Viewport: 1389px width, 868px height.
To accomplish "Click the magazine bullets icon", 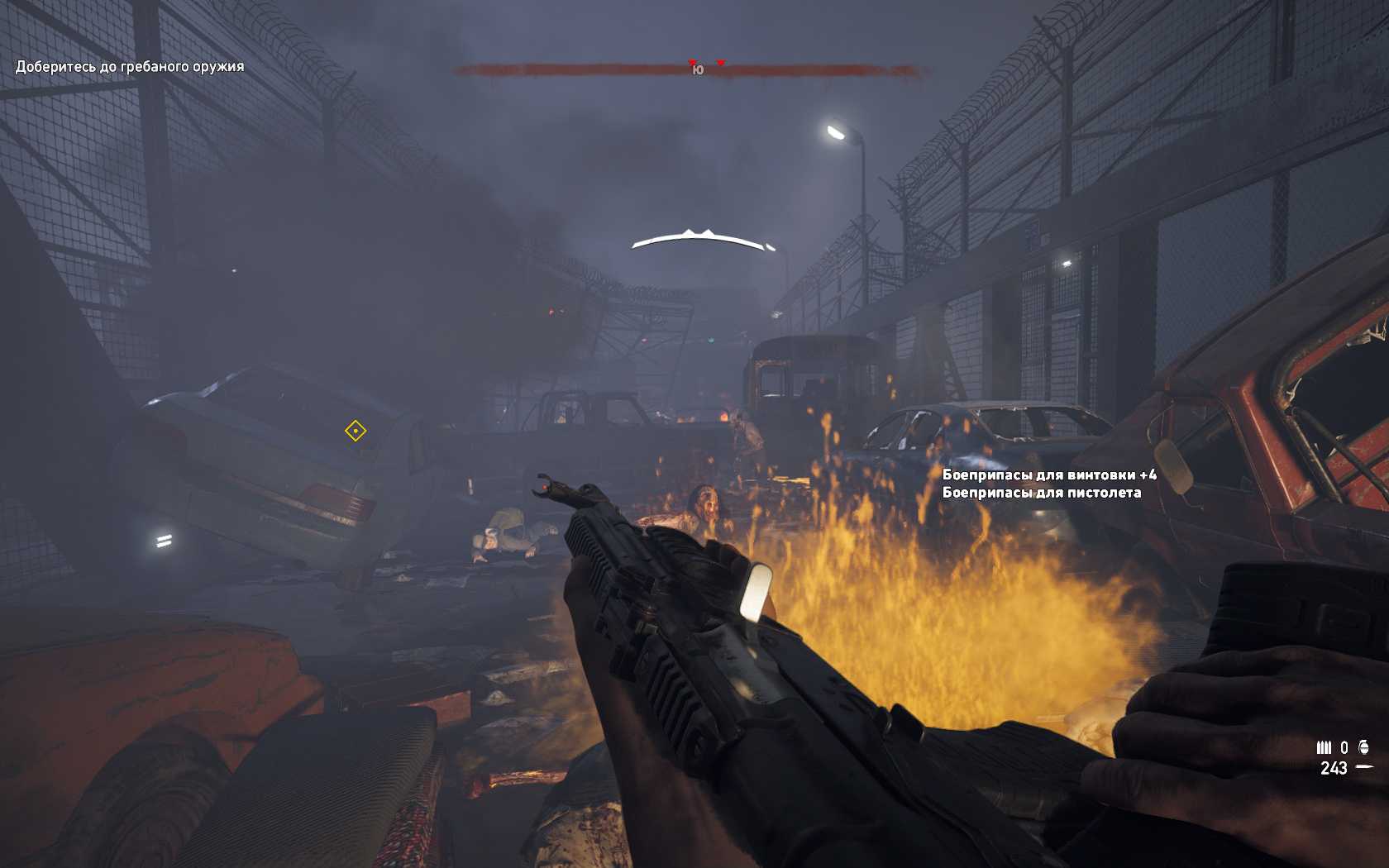I will pos(1324,747).
